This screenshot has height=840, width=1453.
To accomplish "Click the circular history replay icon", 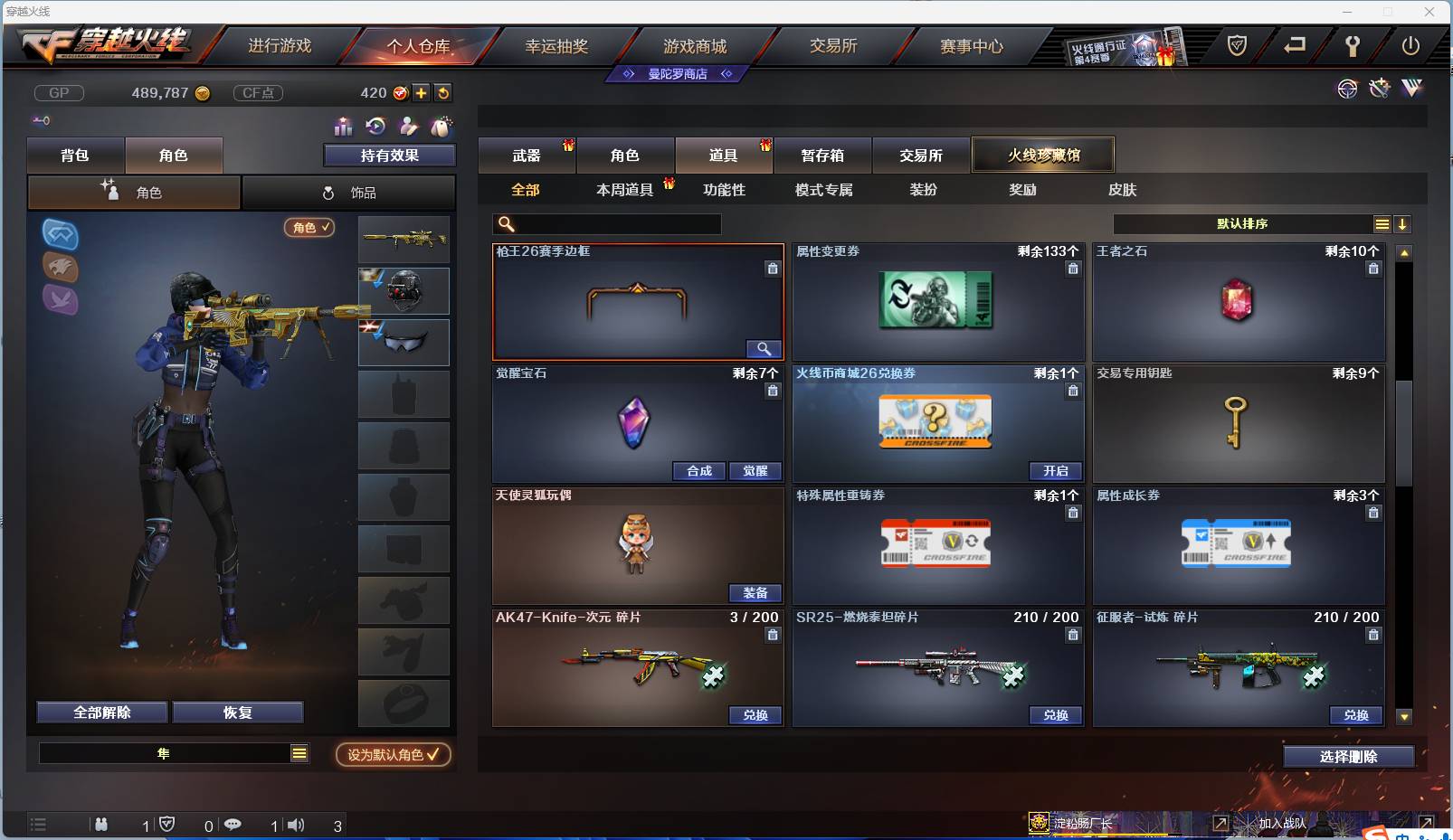I will coord(376,127).
